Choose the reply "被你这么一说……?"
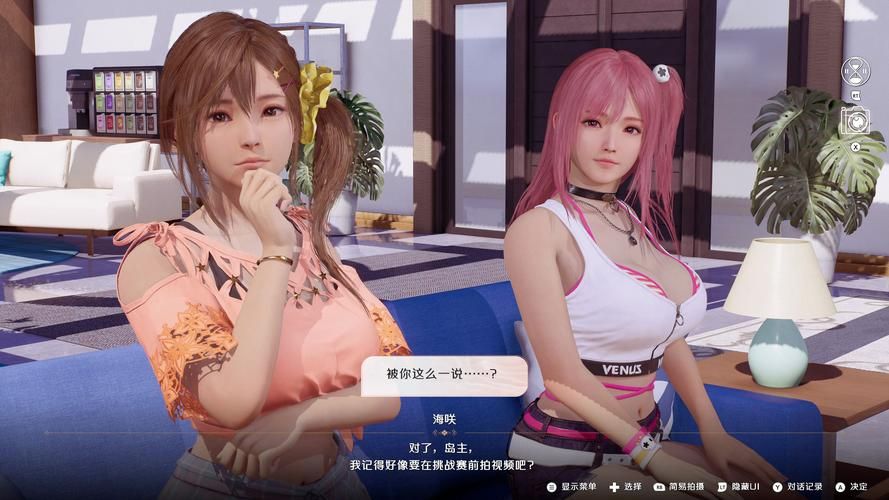This screenshot has height=500, width=889. pos(443,376)
